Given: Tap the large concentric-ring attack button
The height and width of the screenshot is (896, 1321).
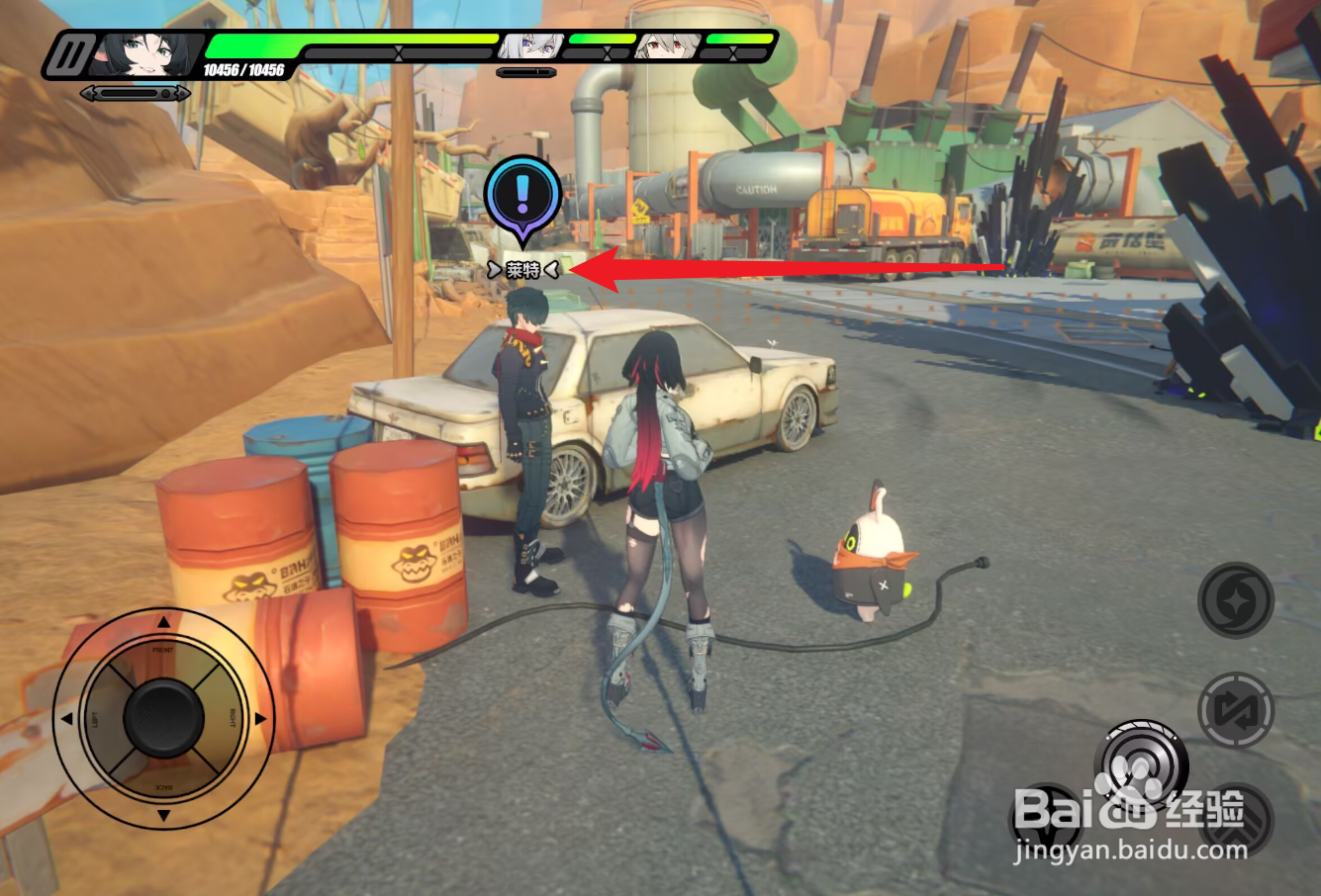Looking at the screenshot, I should (x=1141, y=764).
